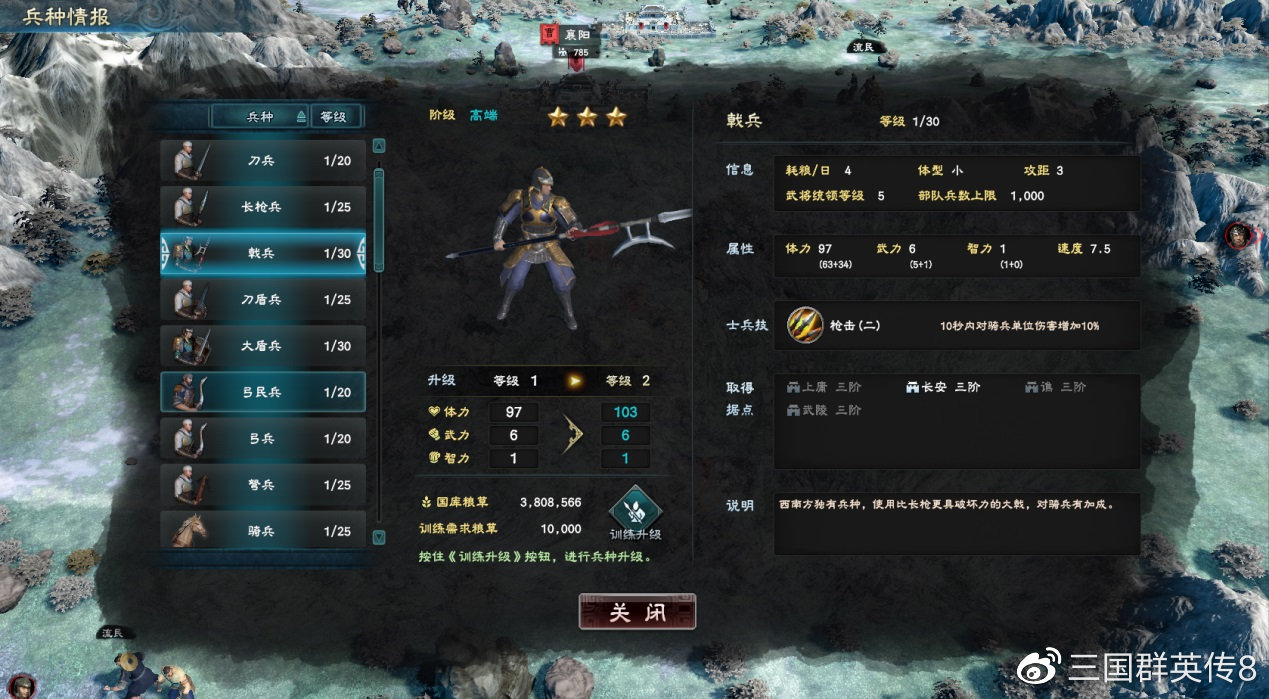Image resolution: width=1269 pixels, height=699 pixels.
Task: Click the troop list scroll-up arrow
Action: click(379, 145)
